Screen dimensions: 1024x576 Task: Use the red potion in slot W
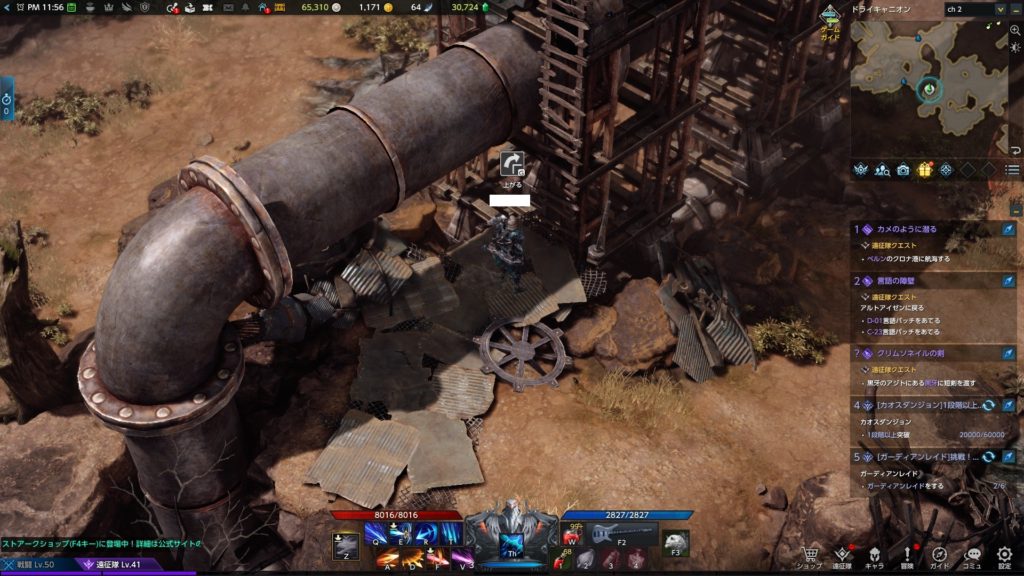pos(573,536)
